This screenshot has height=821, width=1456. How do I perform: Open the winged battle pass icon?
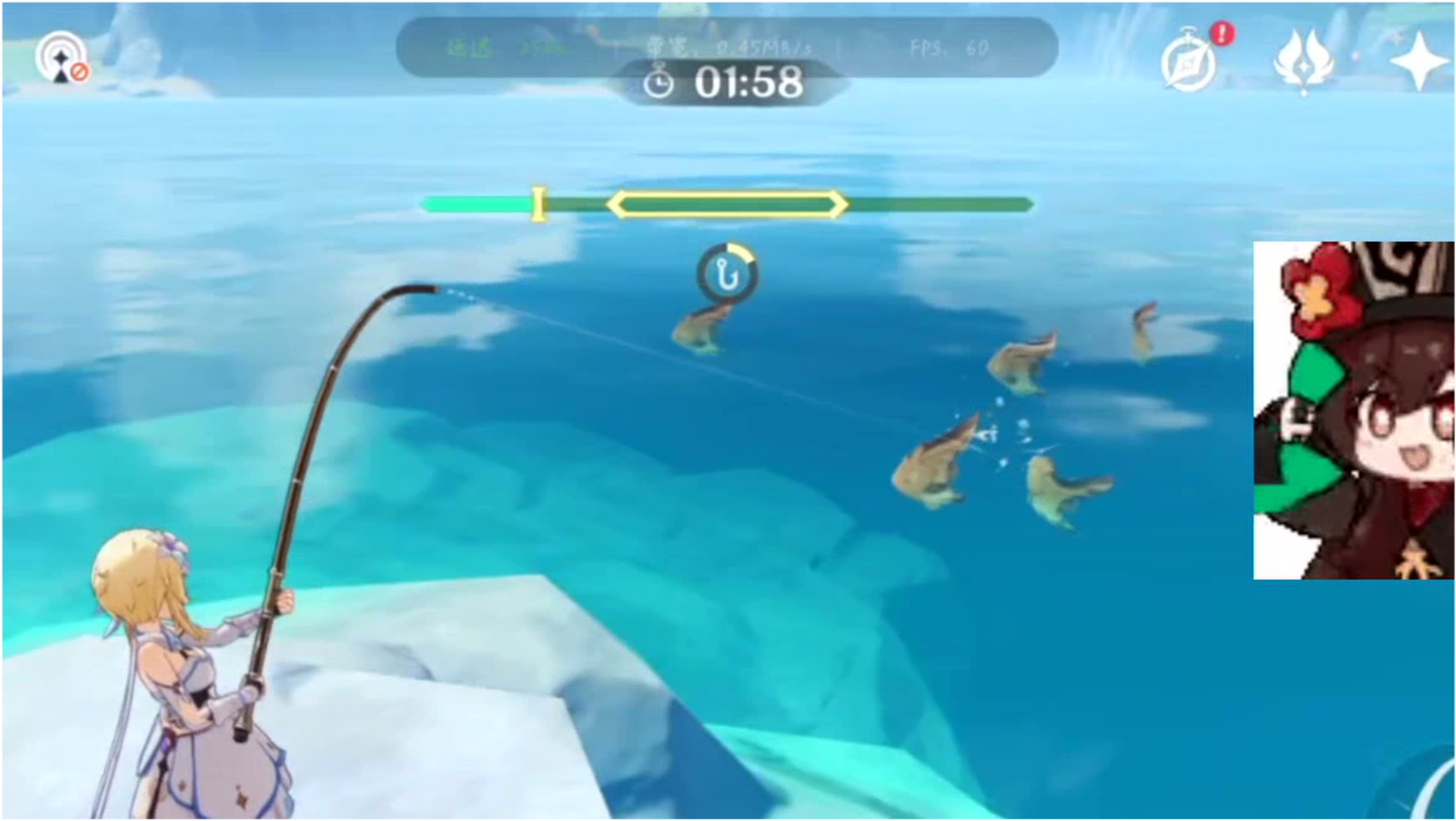click(1302, 61)
